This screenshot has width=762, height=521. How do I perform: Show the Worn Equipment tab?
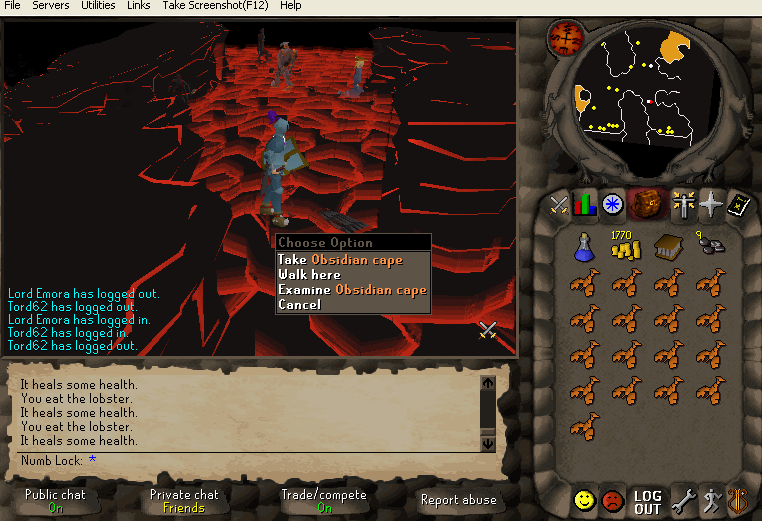pos(685,204)
